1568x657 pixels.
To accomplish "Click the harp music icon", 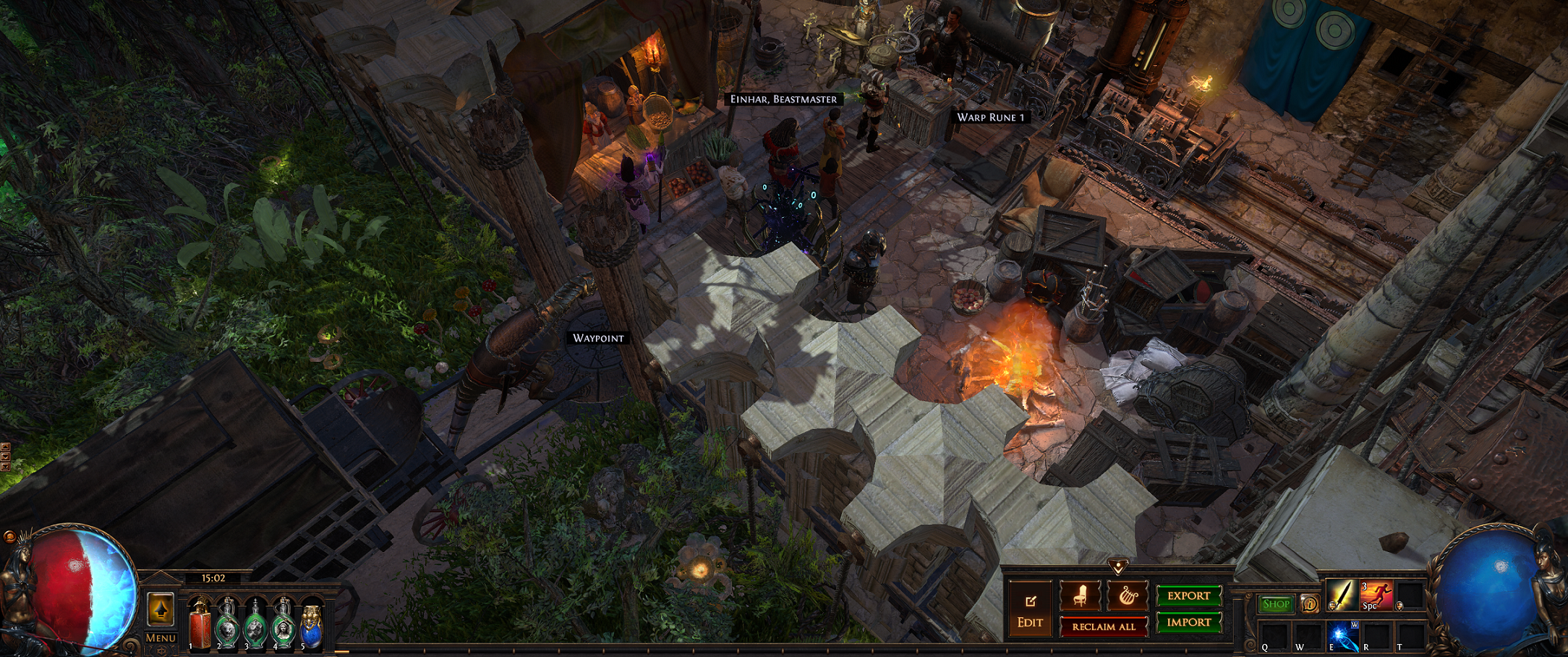I will tap(1127, 595).
